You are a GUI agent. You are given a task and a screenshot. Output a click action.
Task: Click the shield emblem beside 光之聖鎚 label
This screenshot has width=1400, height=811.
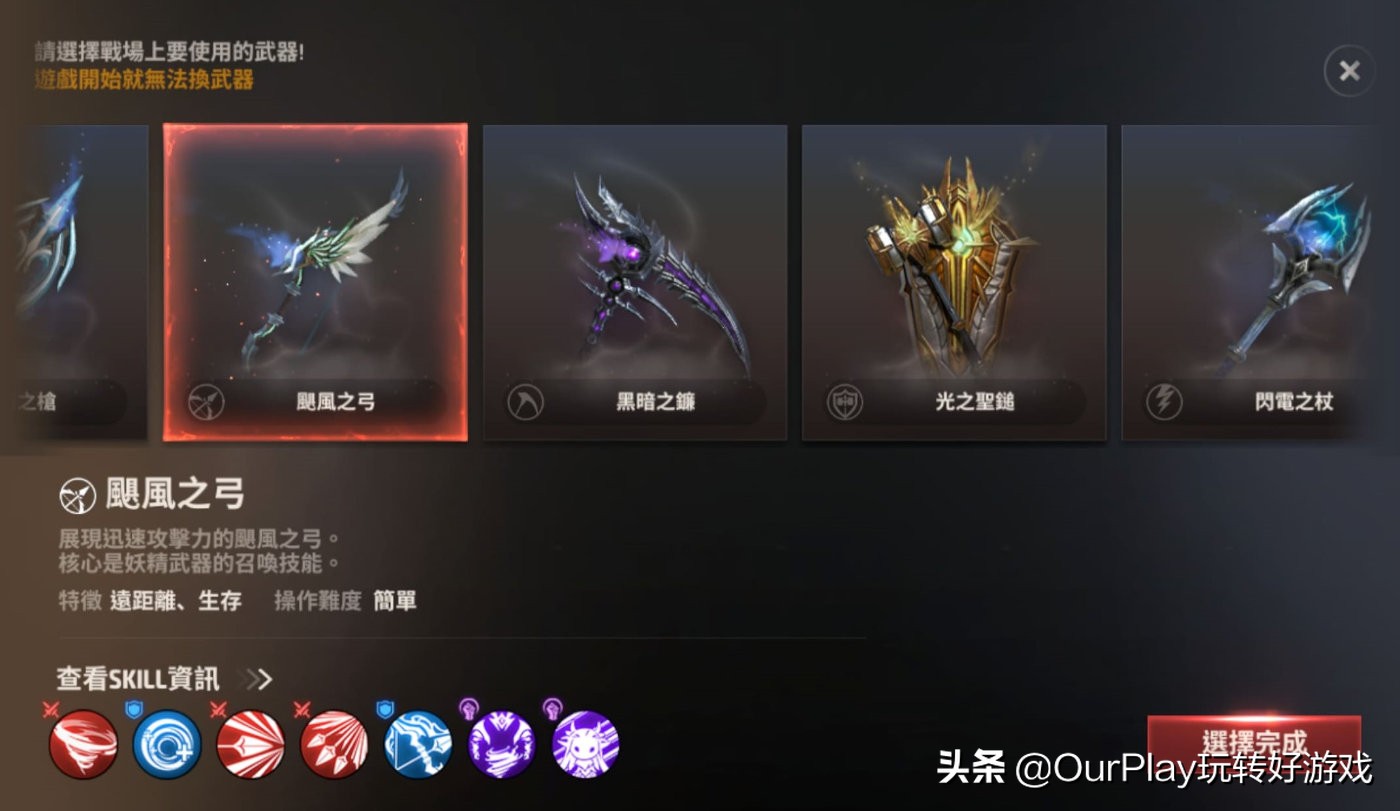click(845, 402)
